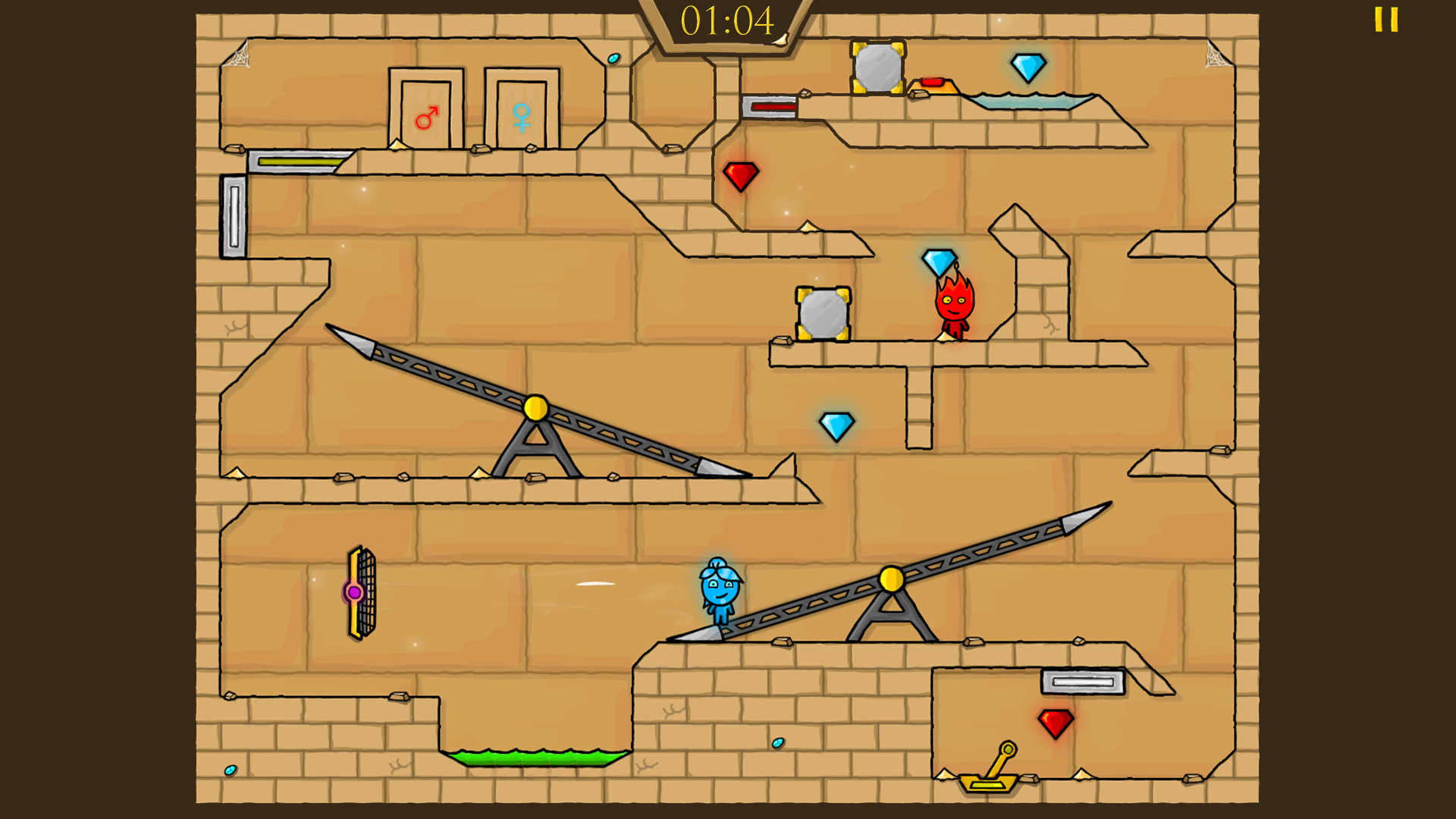This screenshot has width=1456, height=819.
Task: Click the 01:04 timer display
Action: point(726,20)
